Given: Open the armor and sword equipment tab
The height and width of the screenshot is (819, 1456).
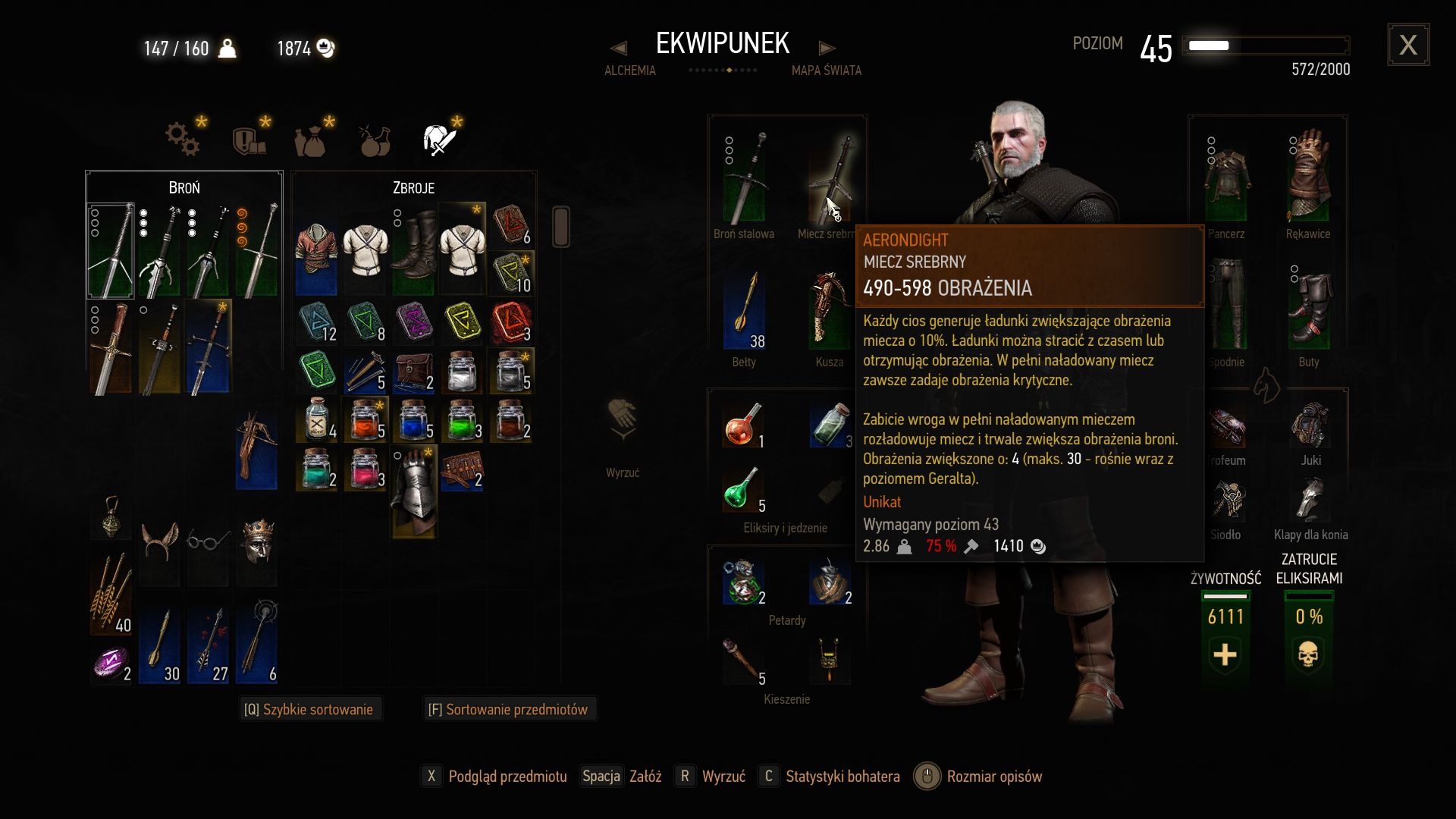Looking at the screenshot, I should point(439,140).
